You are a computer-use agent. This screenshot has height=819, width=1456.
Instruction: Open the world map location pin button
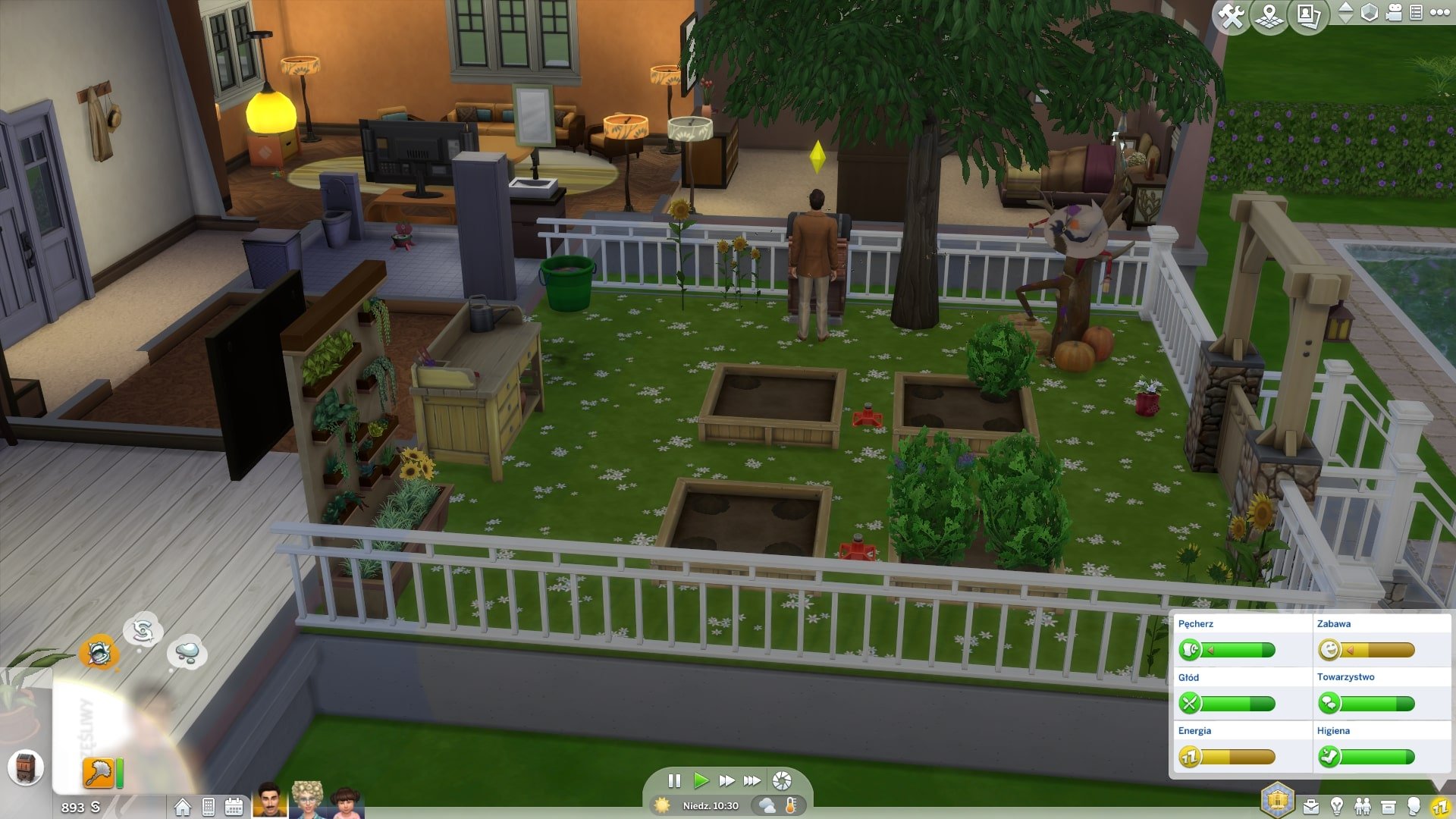[1269, 15]
